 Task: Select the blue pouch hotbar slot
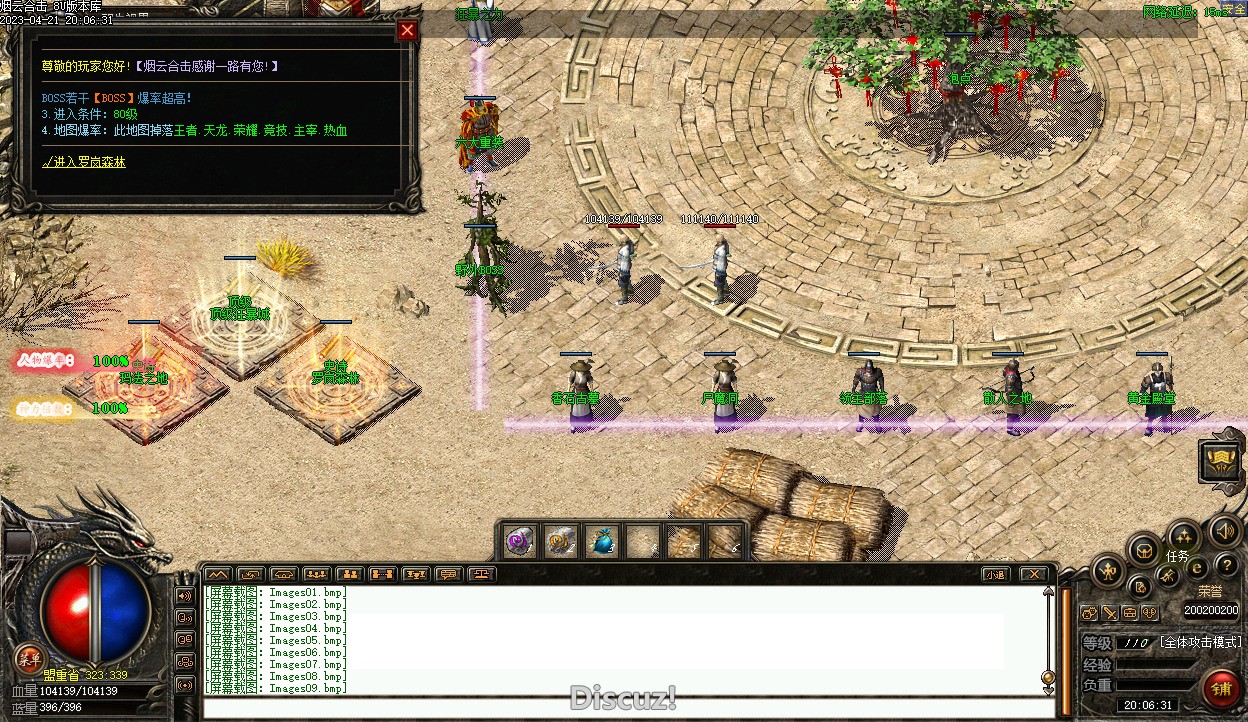[x=601, y=542]
